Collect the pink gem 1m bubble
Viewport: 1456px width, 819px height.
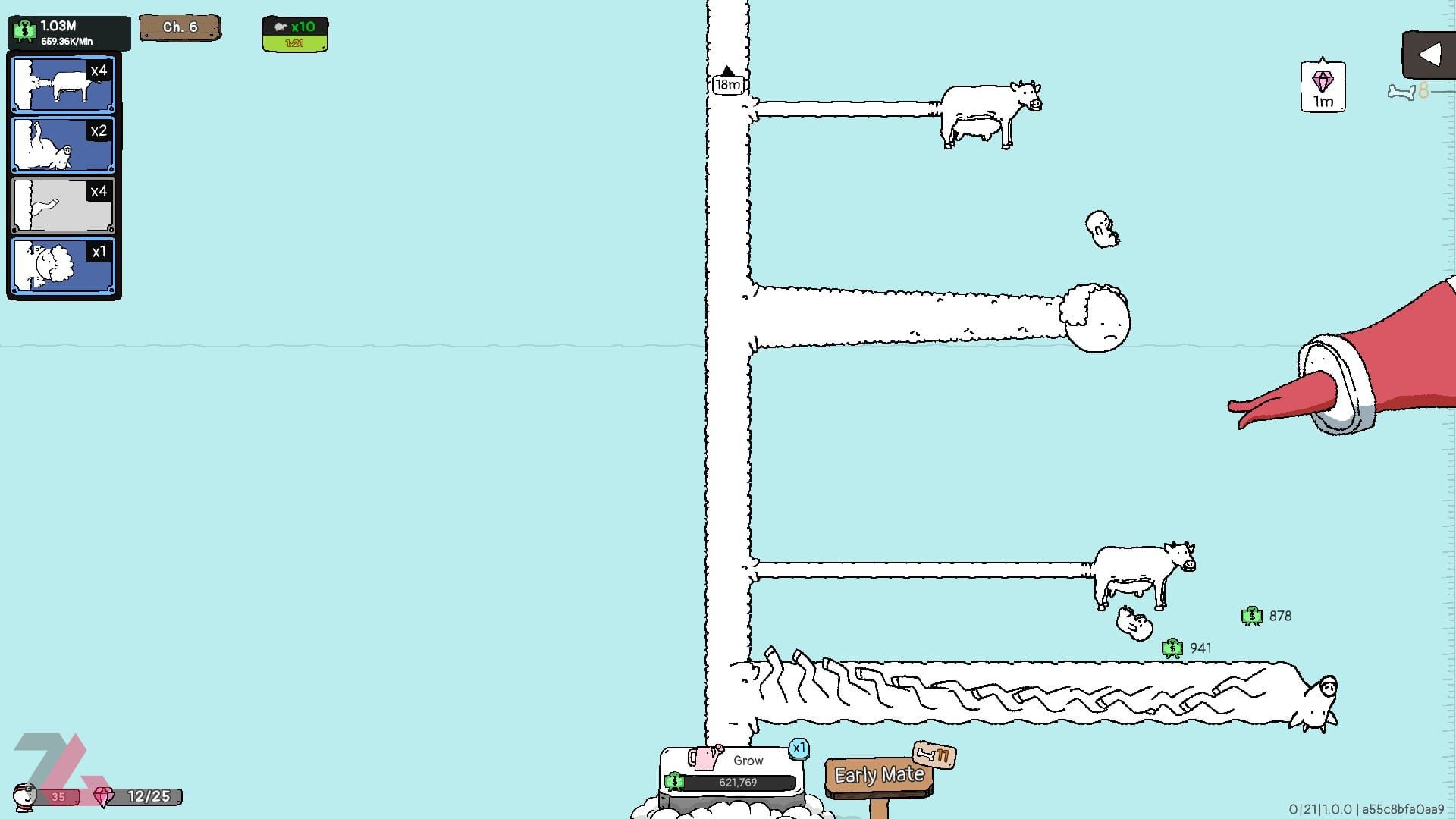1323,87
